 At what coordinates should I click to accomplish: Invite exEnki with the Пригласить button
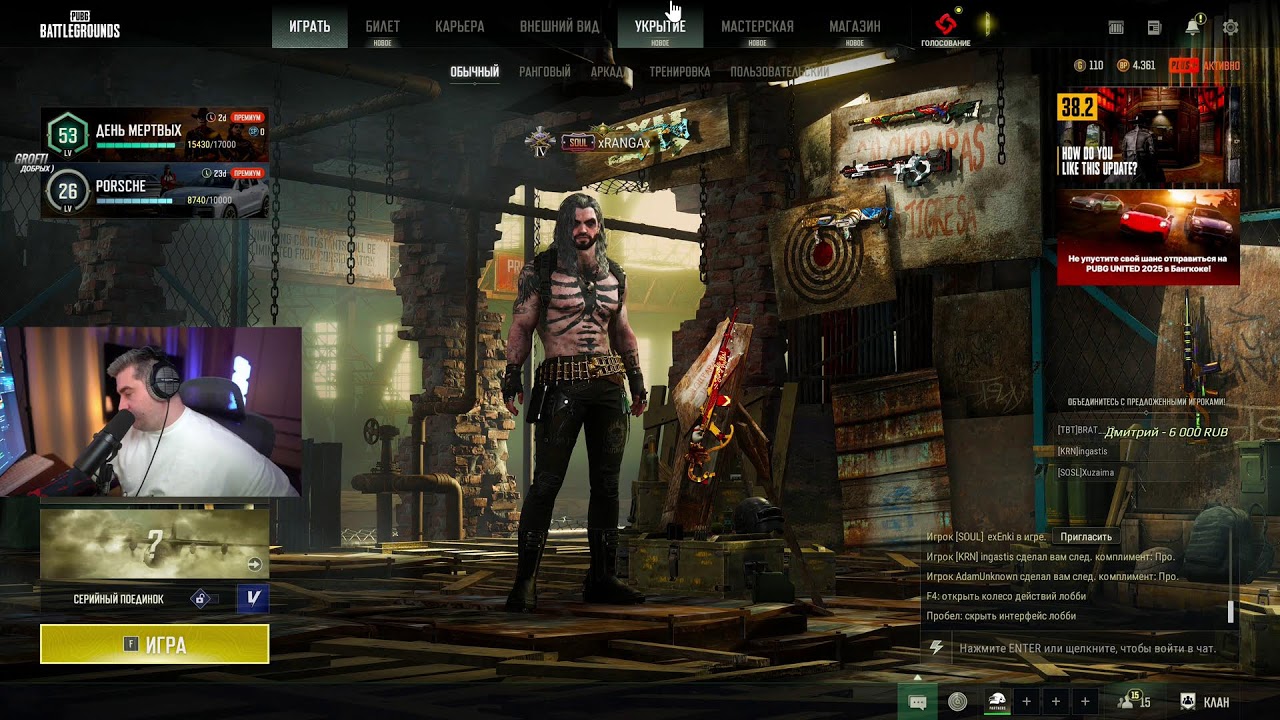[x=1086, y=537]
